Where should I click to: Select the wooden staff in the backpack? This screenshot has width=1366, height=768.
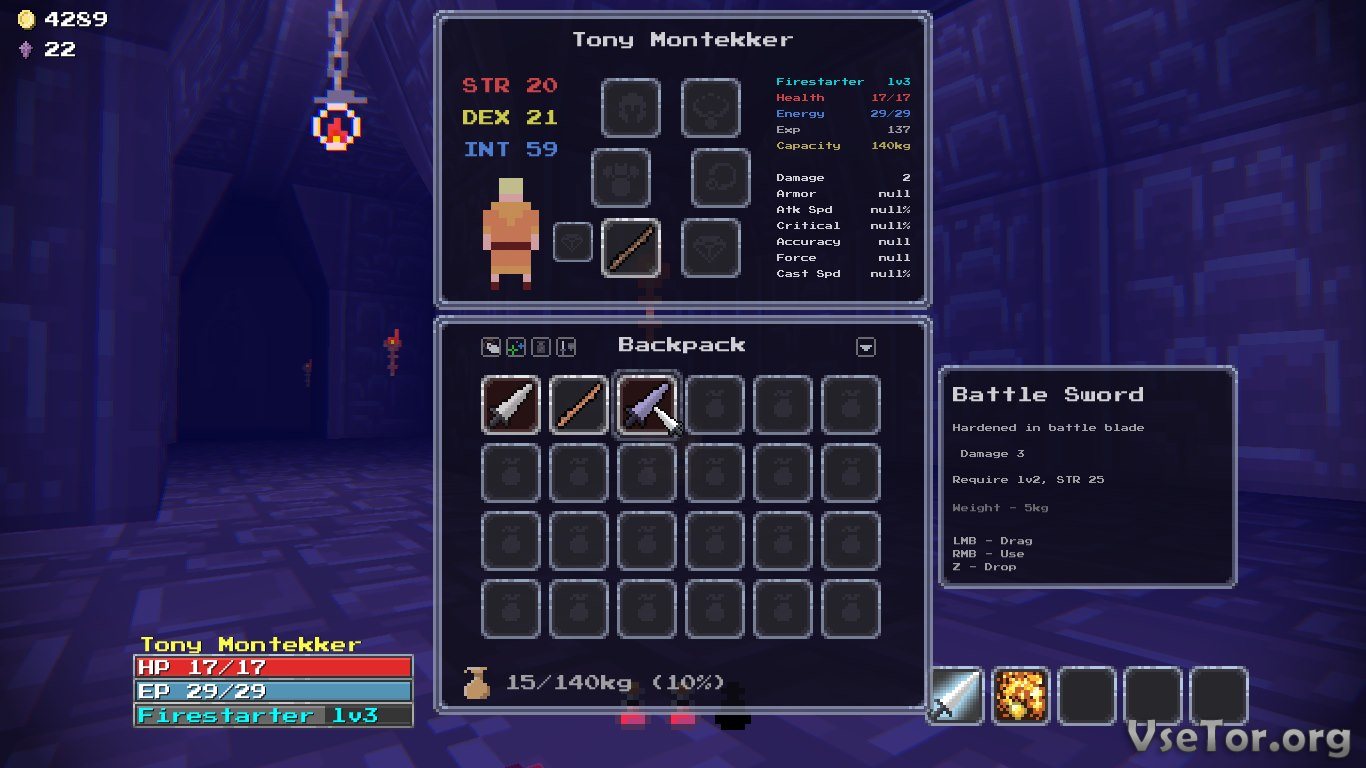pos(579,405)
